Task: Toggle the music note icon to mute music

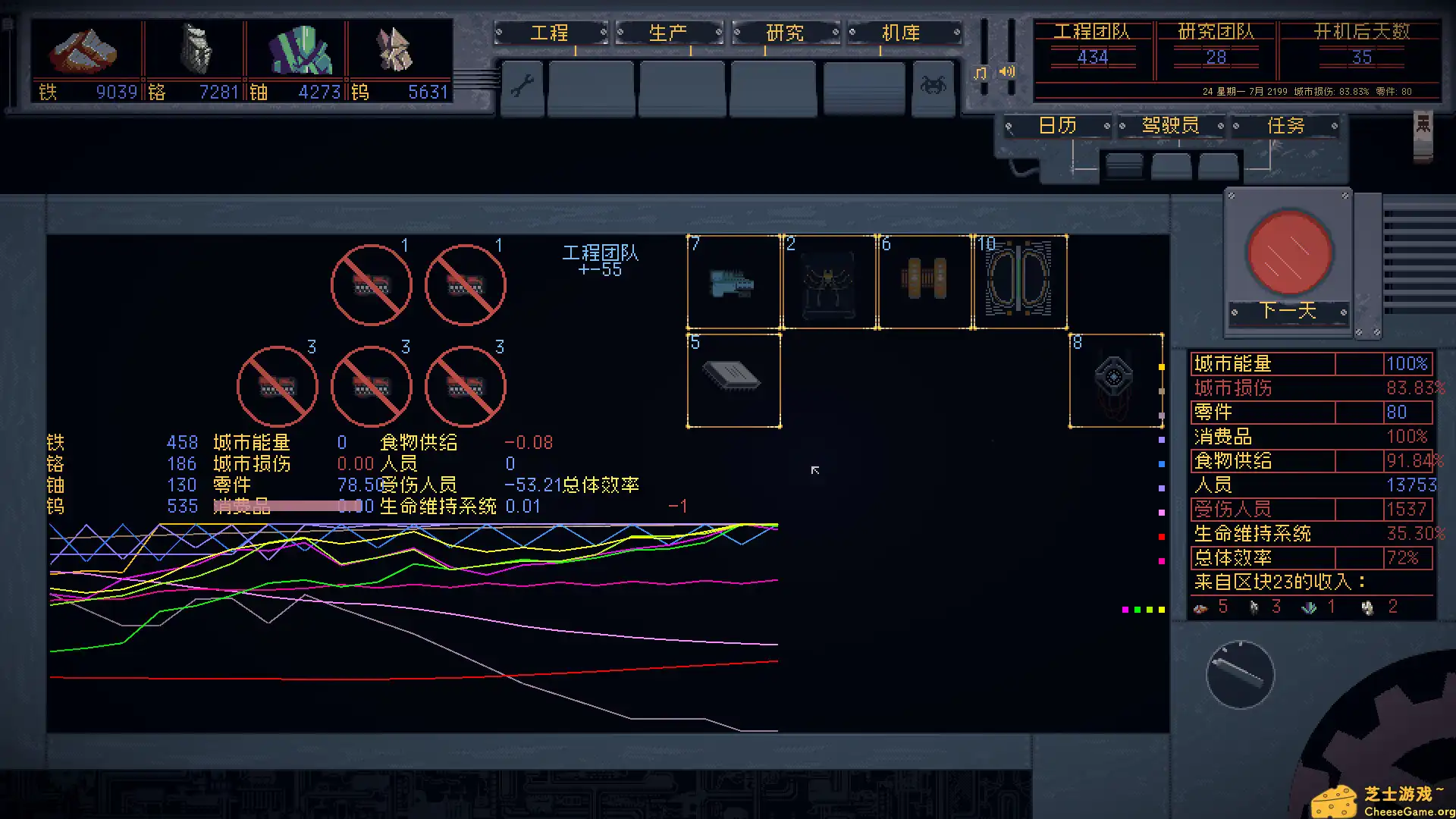Action: [979, 72]
